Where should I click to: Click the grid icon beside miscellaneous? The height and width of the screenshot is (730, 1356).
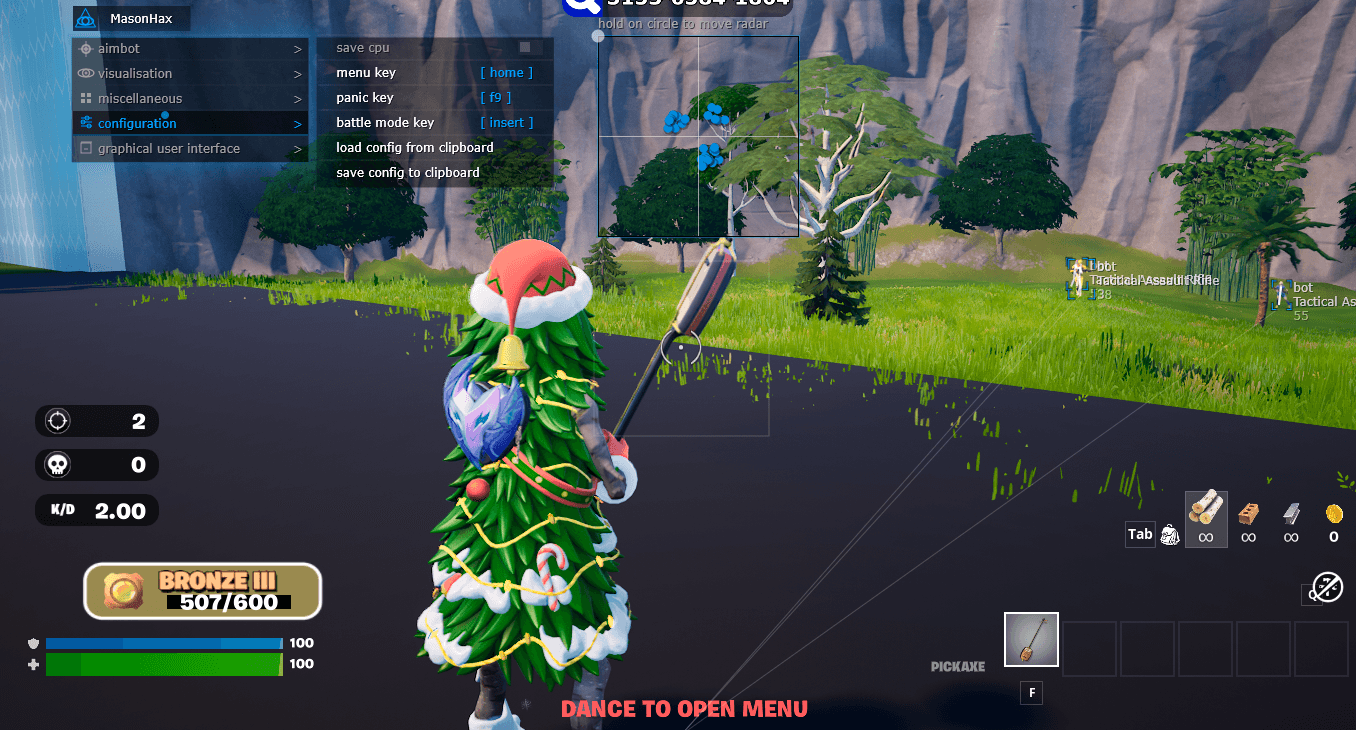click(x=87, y=98)
